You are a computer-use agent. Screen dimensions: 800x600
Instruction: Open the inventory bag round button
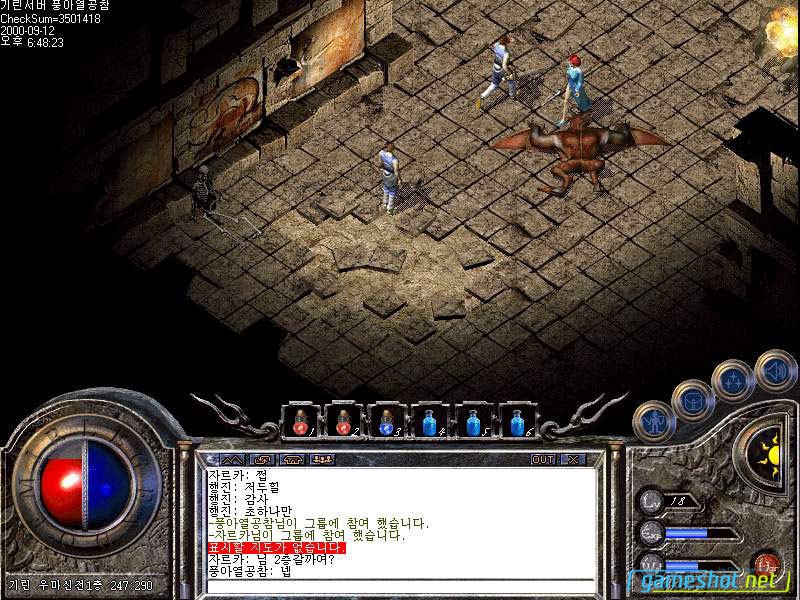692,401
